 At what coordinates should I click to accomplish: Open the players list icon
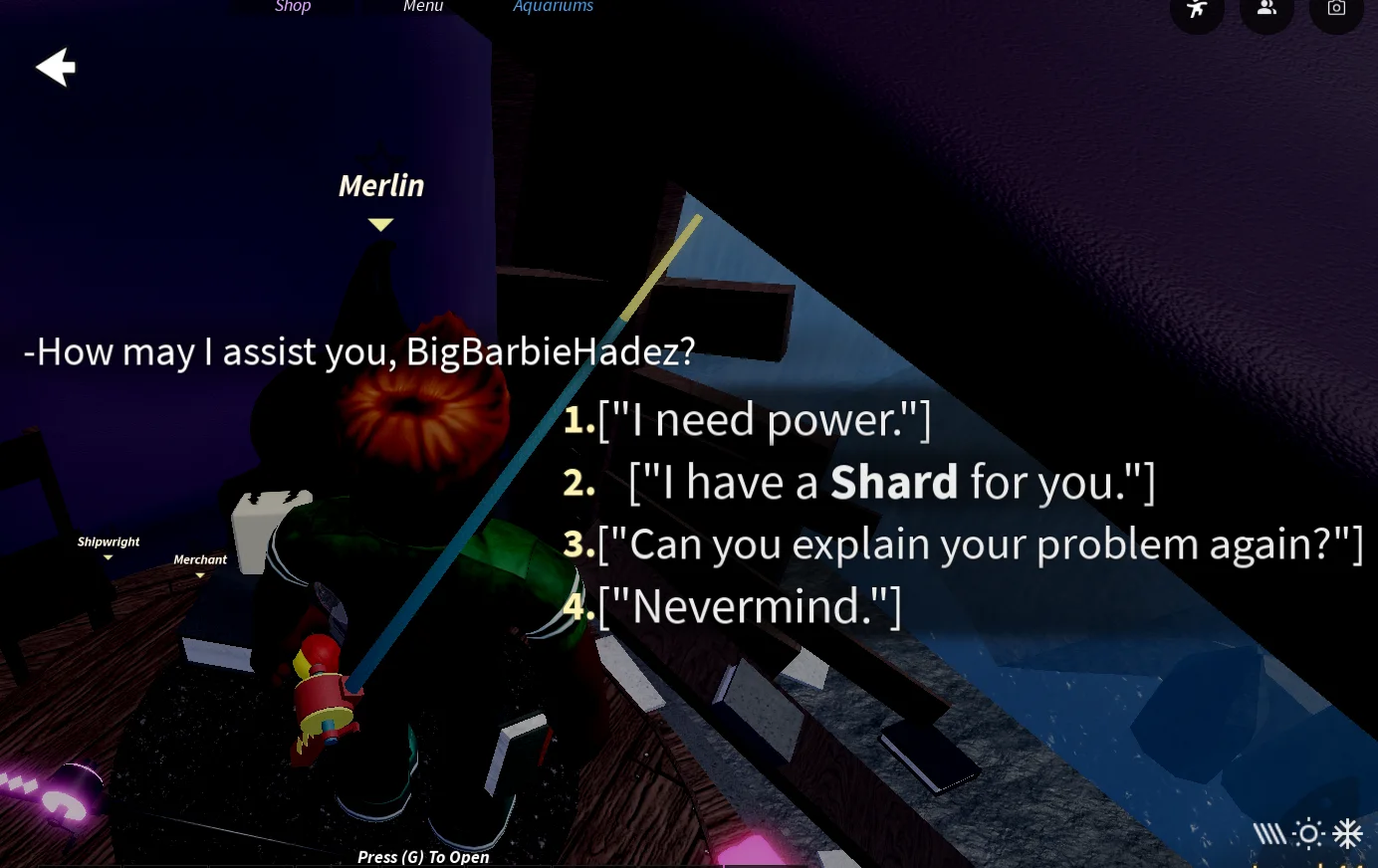[x=1266, y=6]
